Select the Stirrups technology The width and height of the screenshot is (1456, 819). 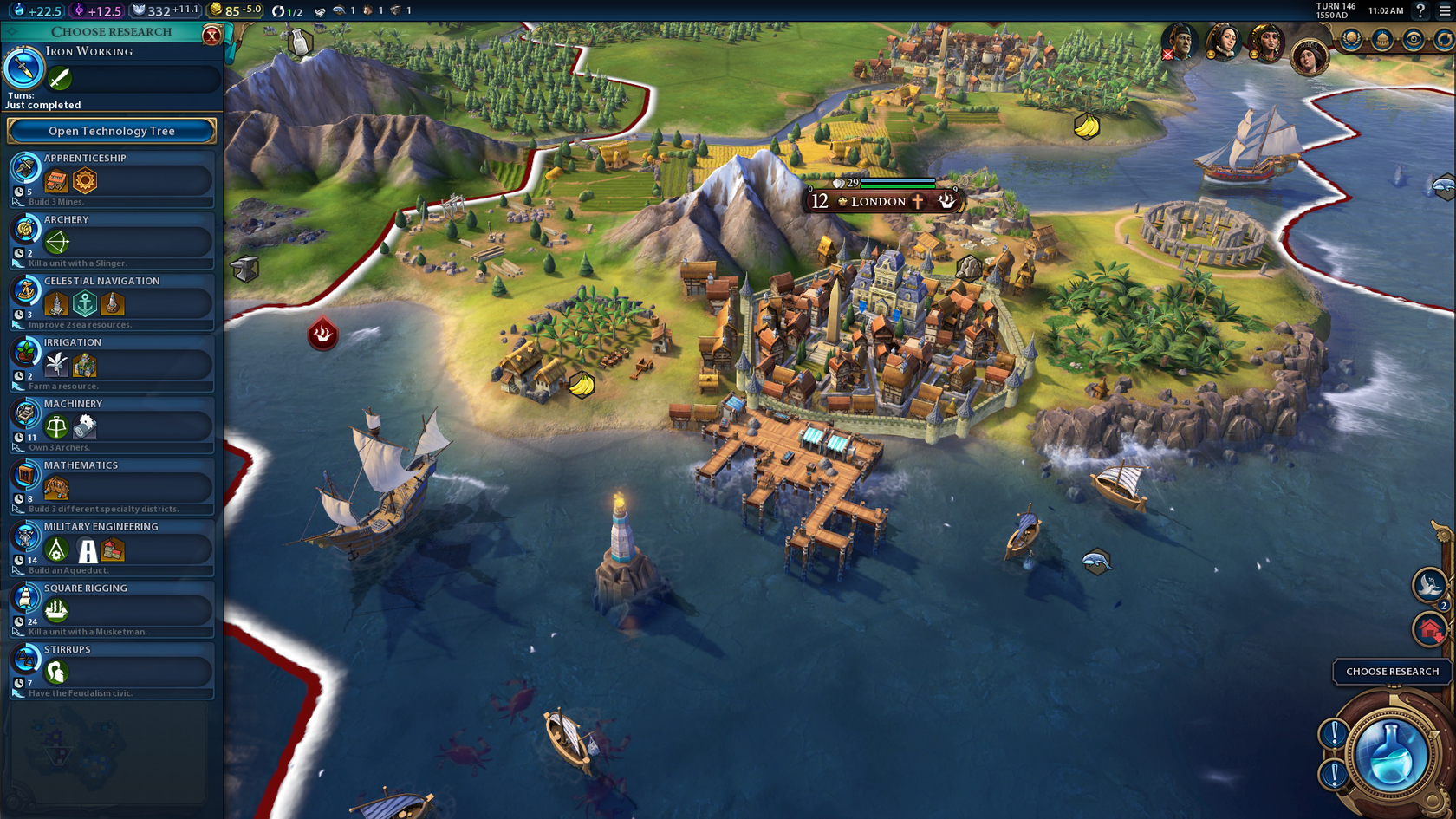[x=113, y=668]
